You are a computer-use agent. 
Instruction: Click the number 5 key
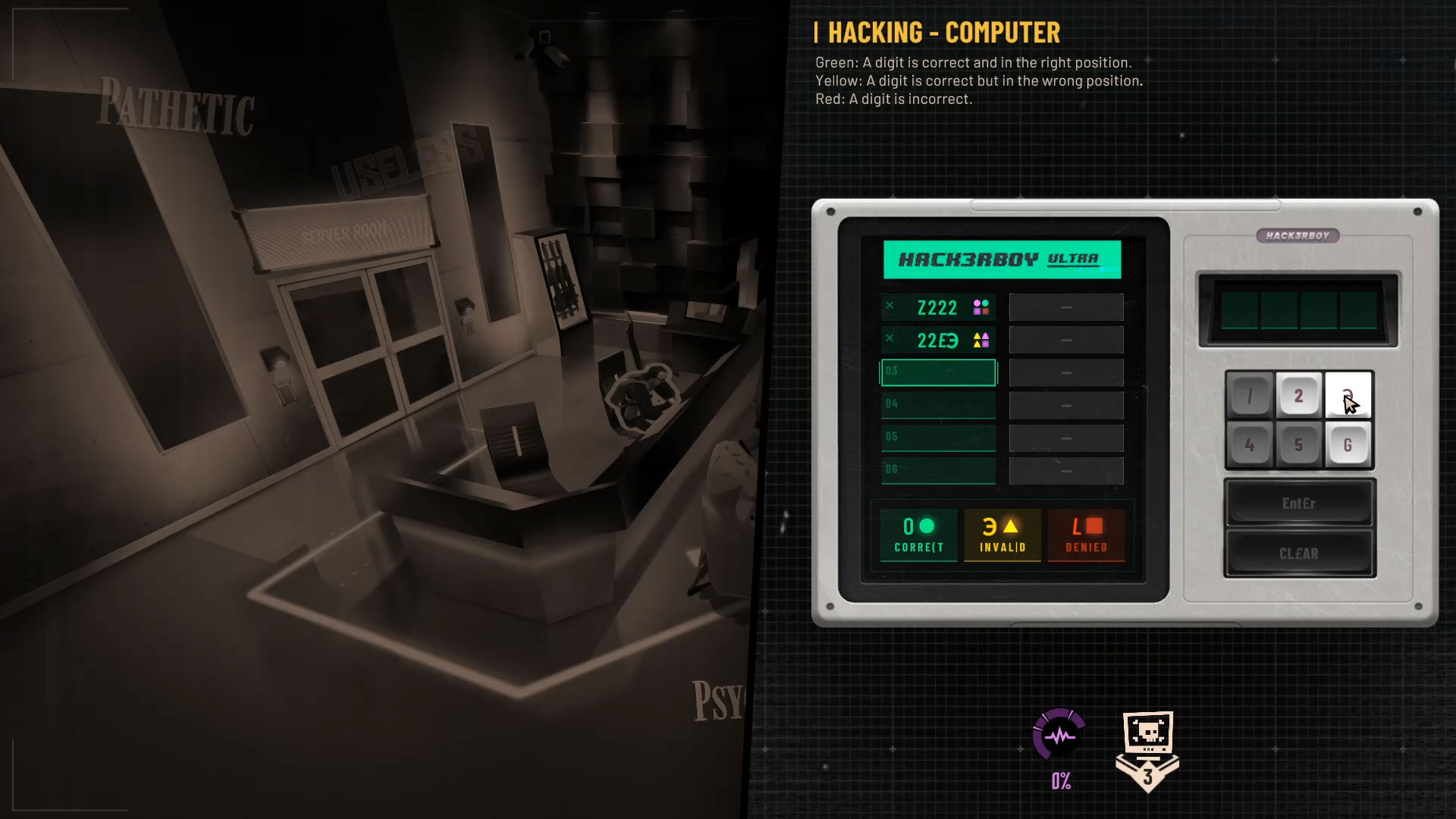click(1298, 444)
